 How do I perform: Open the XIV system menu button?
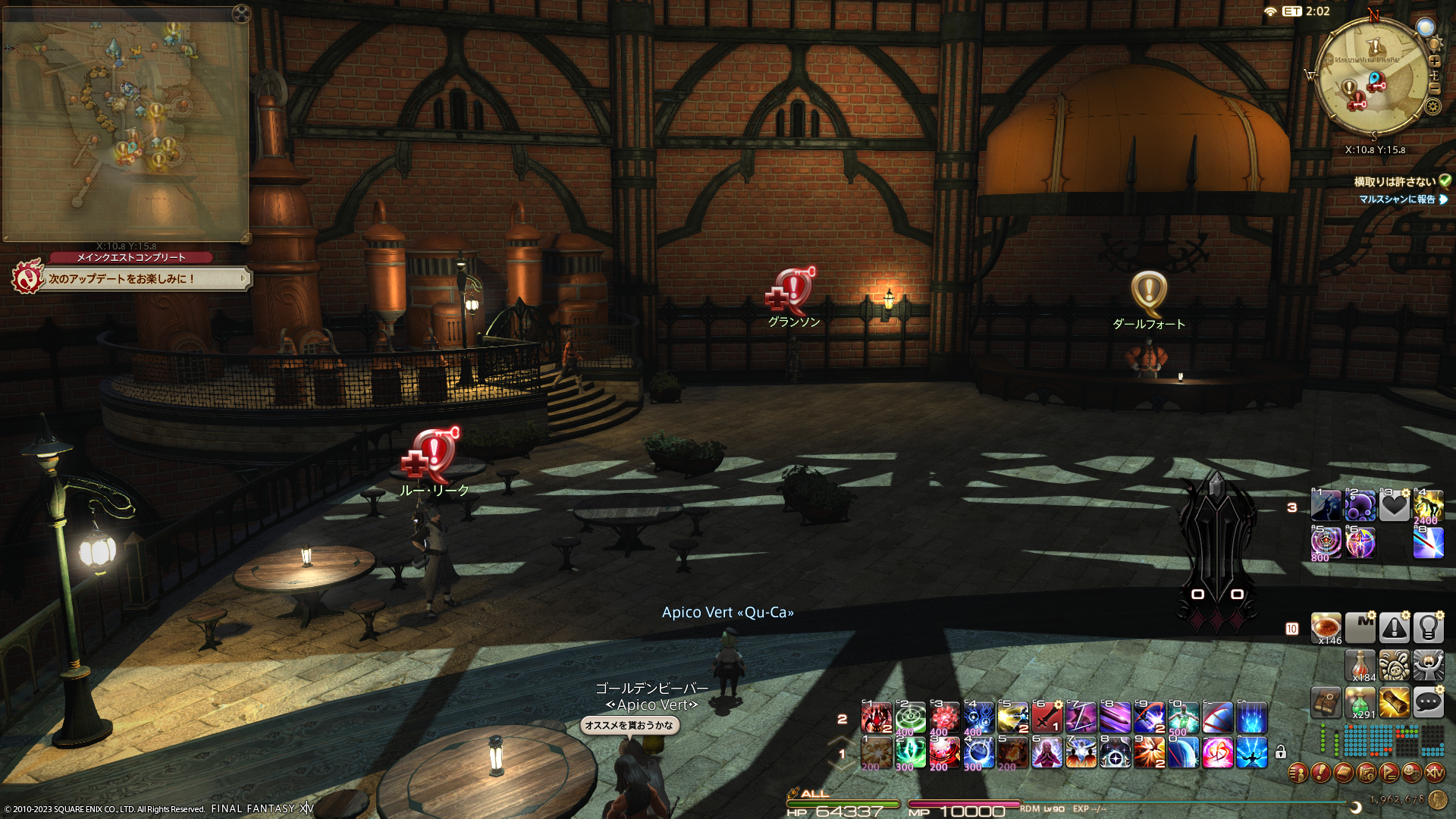point(1434,773)
